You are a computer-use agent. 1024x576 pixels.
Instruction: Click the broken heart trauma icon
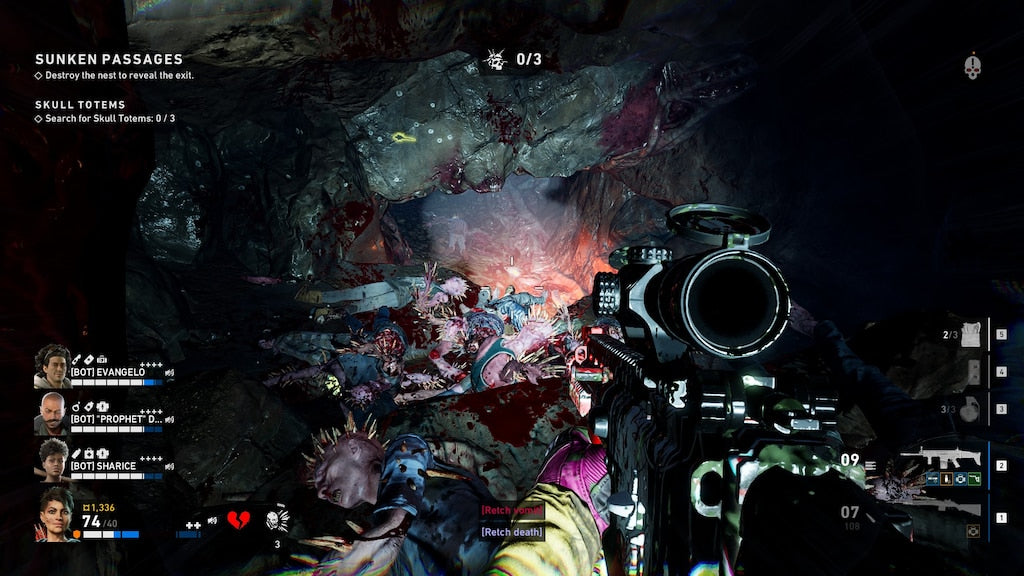(238, 520)
